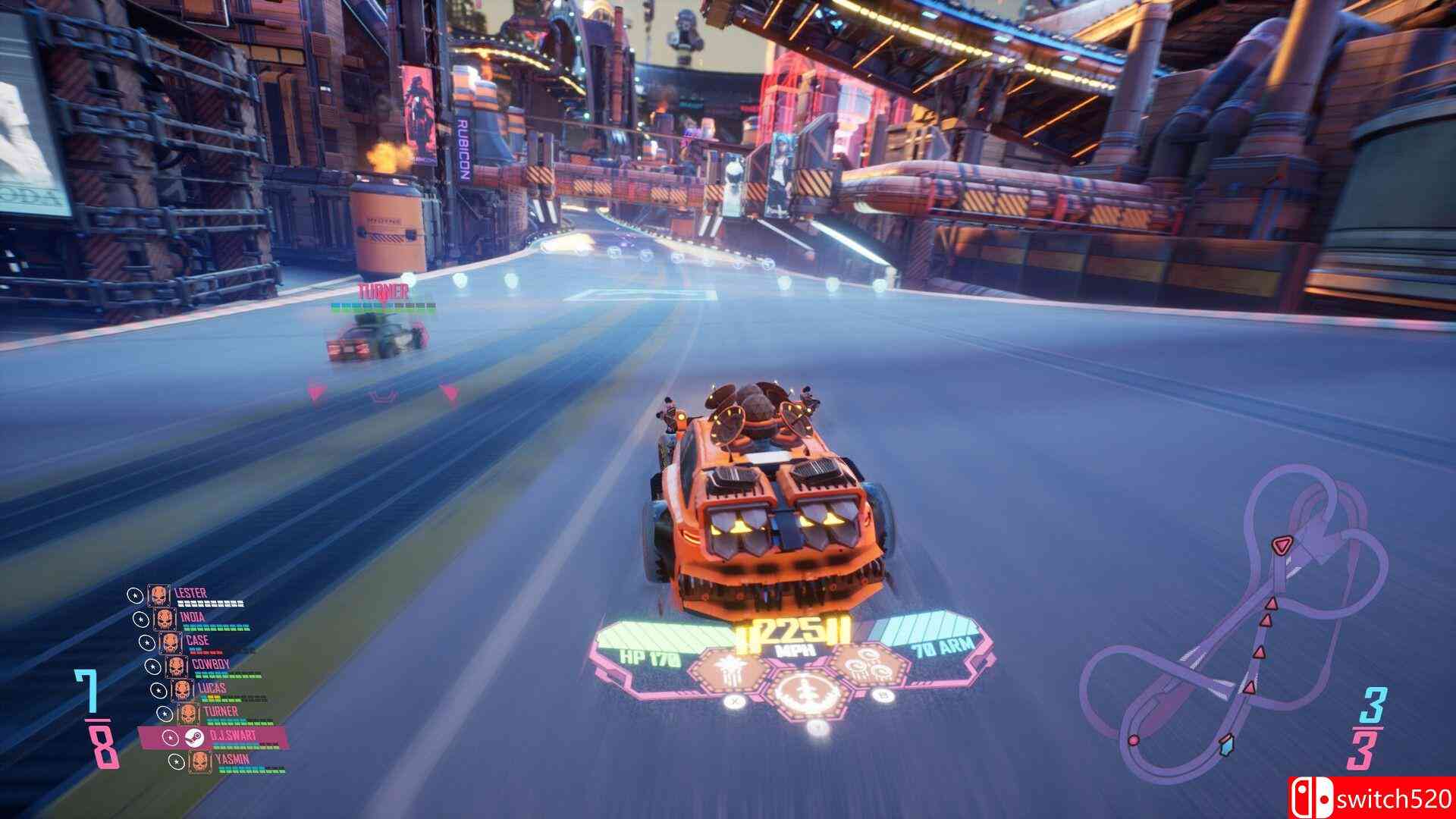Screen dimensions: 1456x819
Task: Click the Turner opponent name tag
Action: [384, 290]
